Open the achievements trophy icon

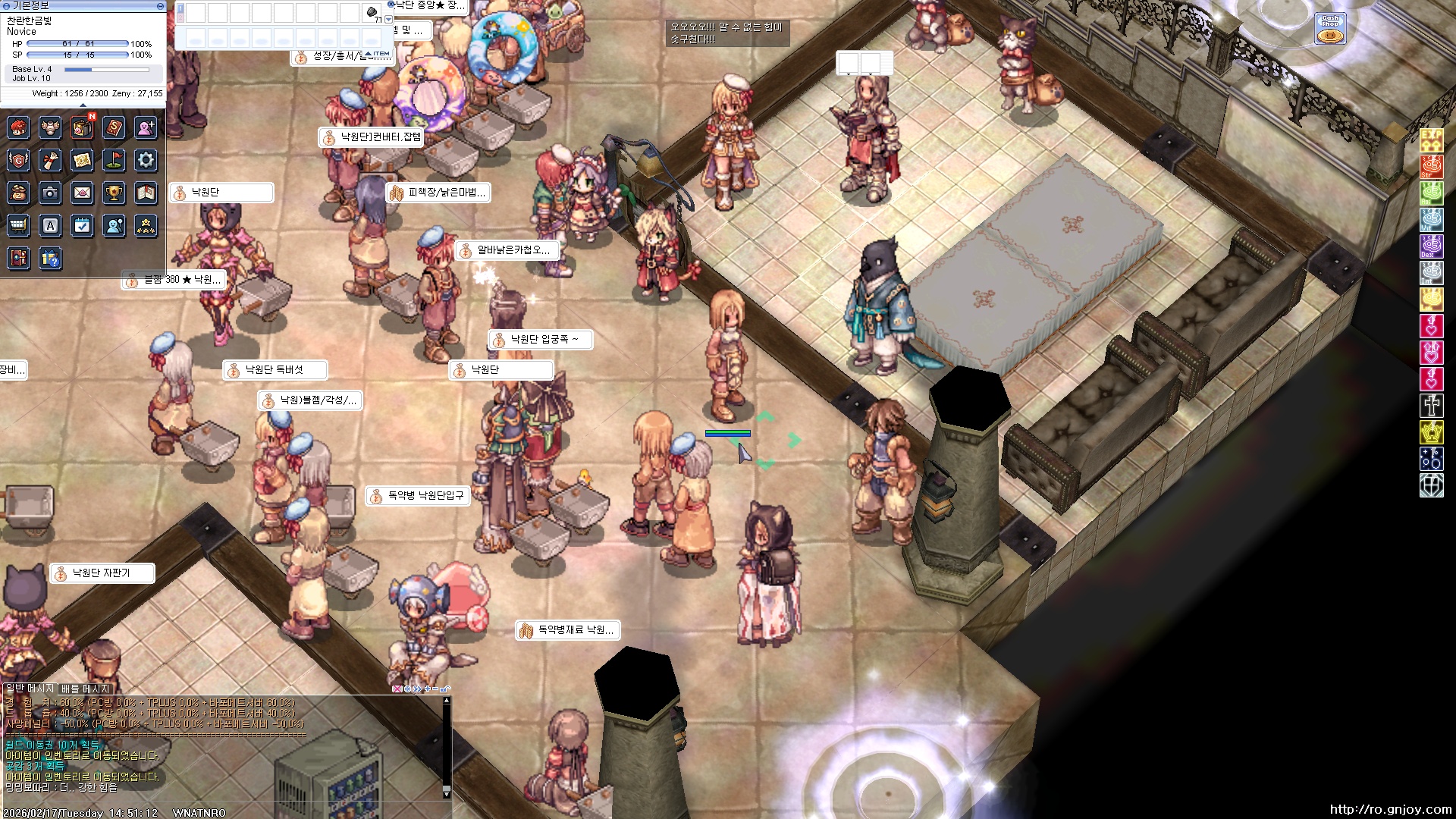click(114, 193)
